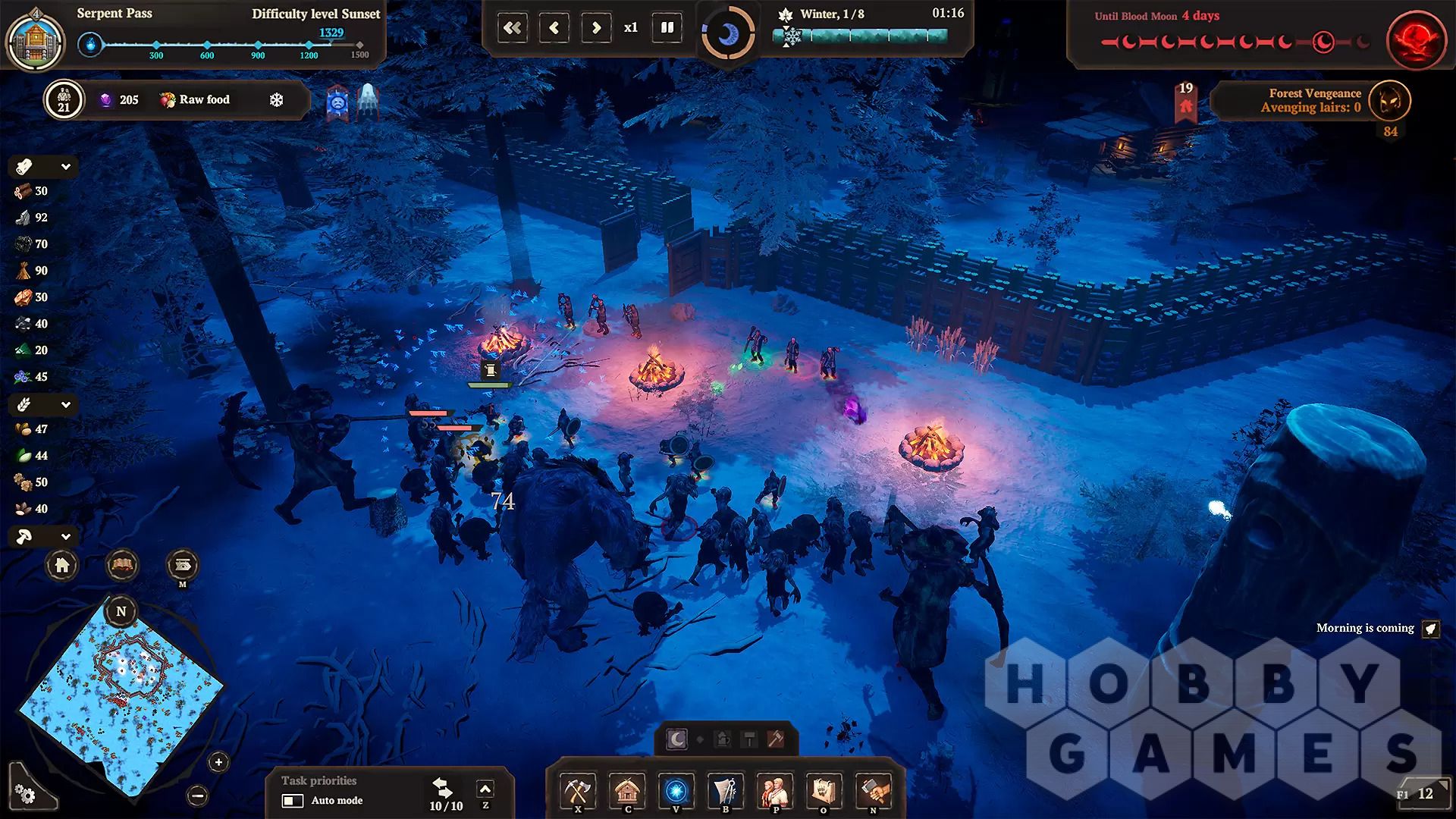Screen dimensions: 1456x819
Task: Expand the task priorities panel
Action: tap(485, 789)
